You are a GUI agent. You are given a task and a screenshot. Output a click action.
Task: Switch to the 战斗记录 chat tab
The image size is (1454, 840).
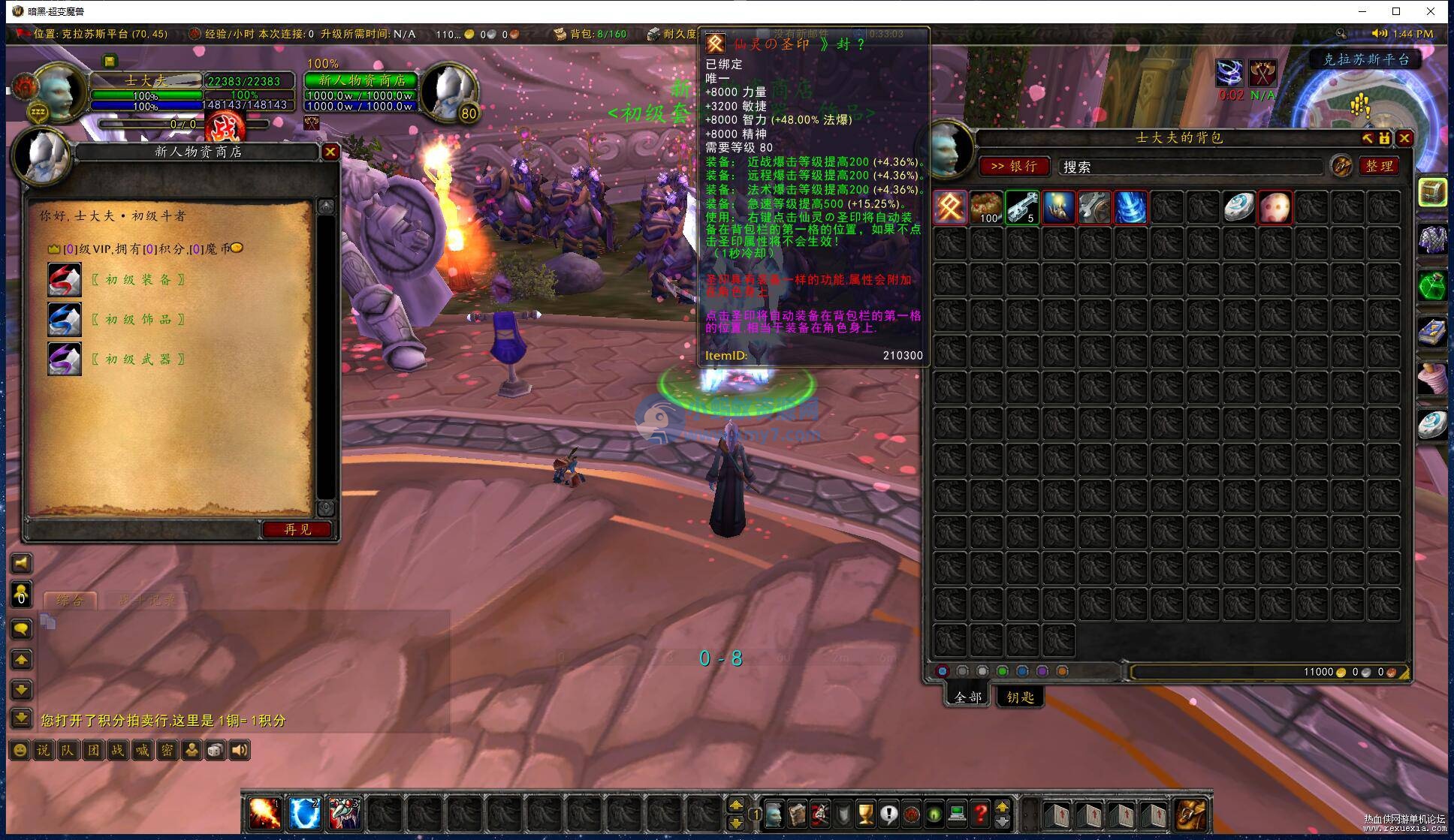coord(147,600)
